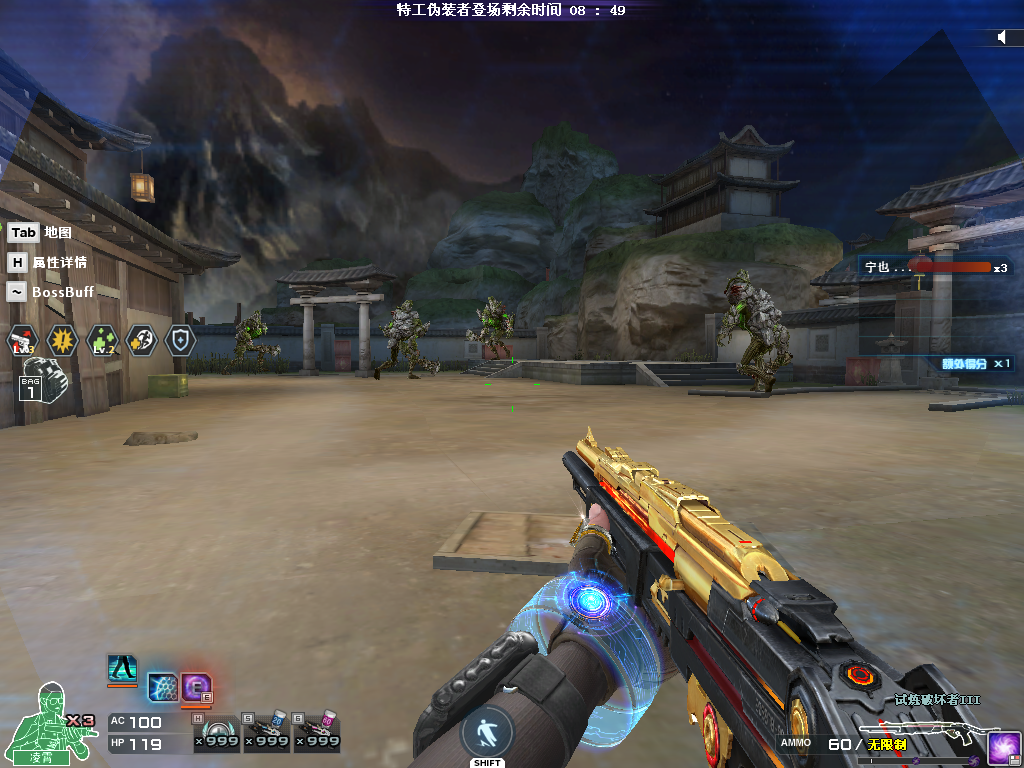Viewport: 1024px width, 768px height.
Task: Activate the blue hexagon shield skill
Action: pyautogui.click(x=162, y=687)
